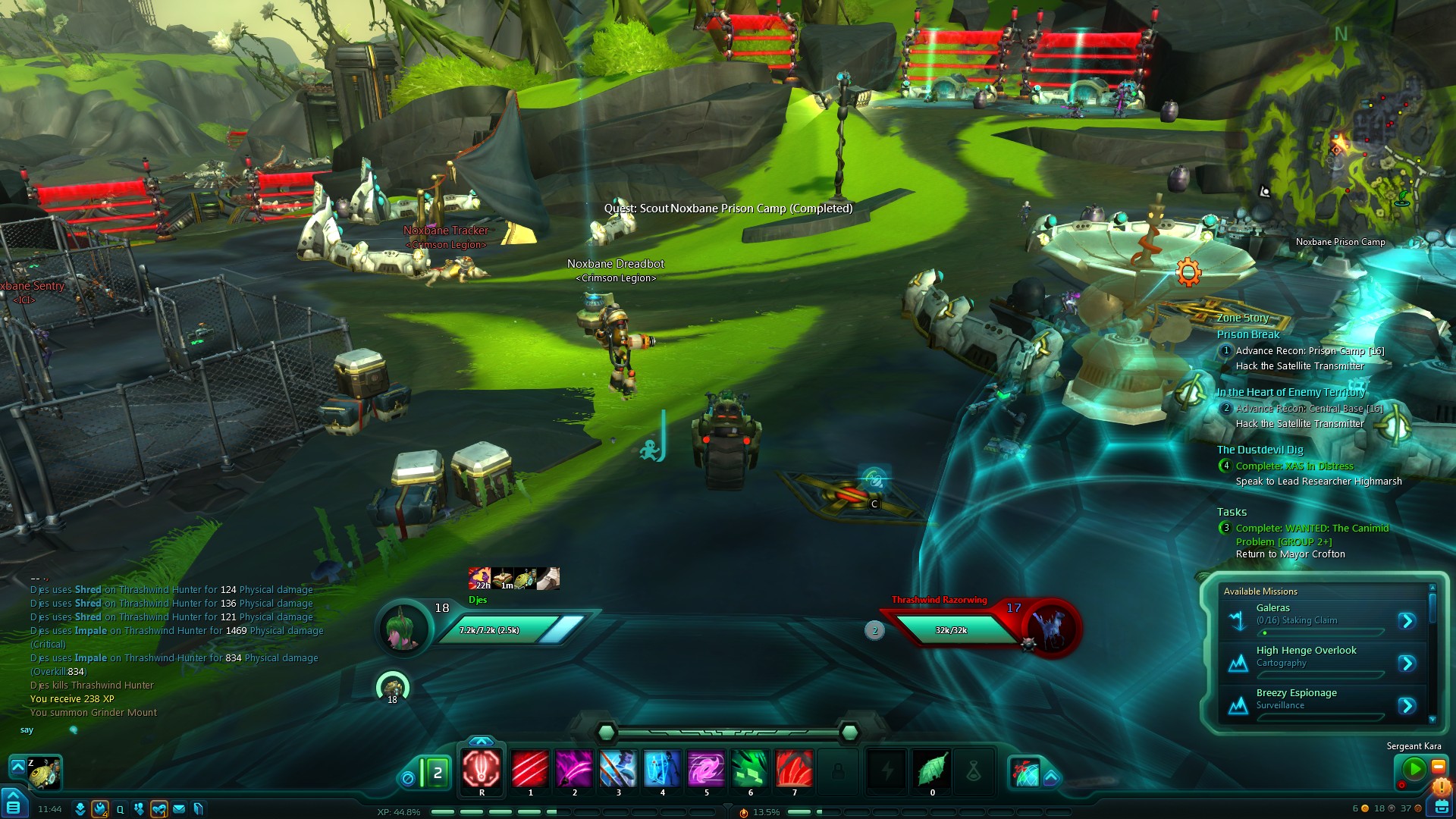Open the High Henge Overlook mission arrow
Viewport: 1456px width, 819px height.
[x=1407, y=664]
